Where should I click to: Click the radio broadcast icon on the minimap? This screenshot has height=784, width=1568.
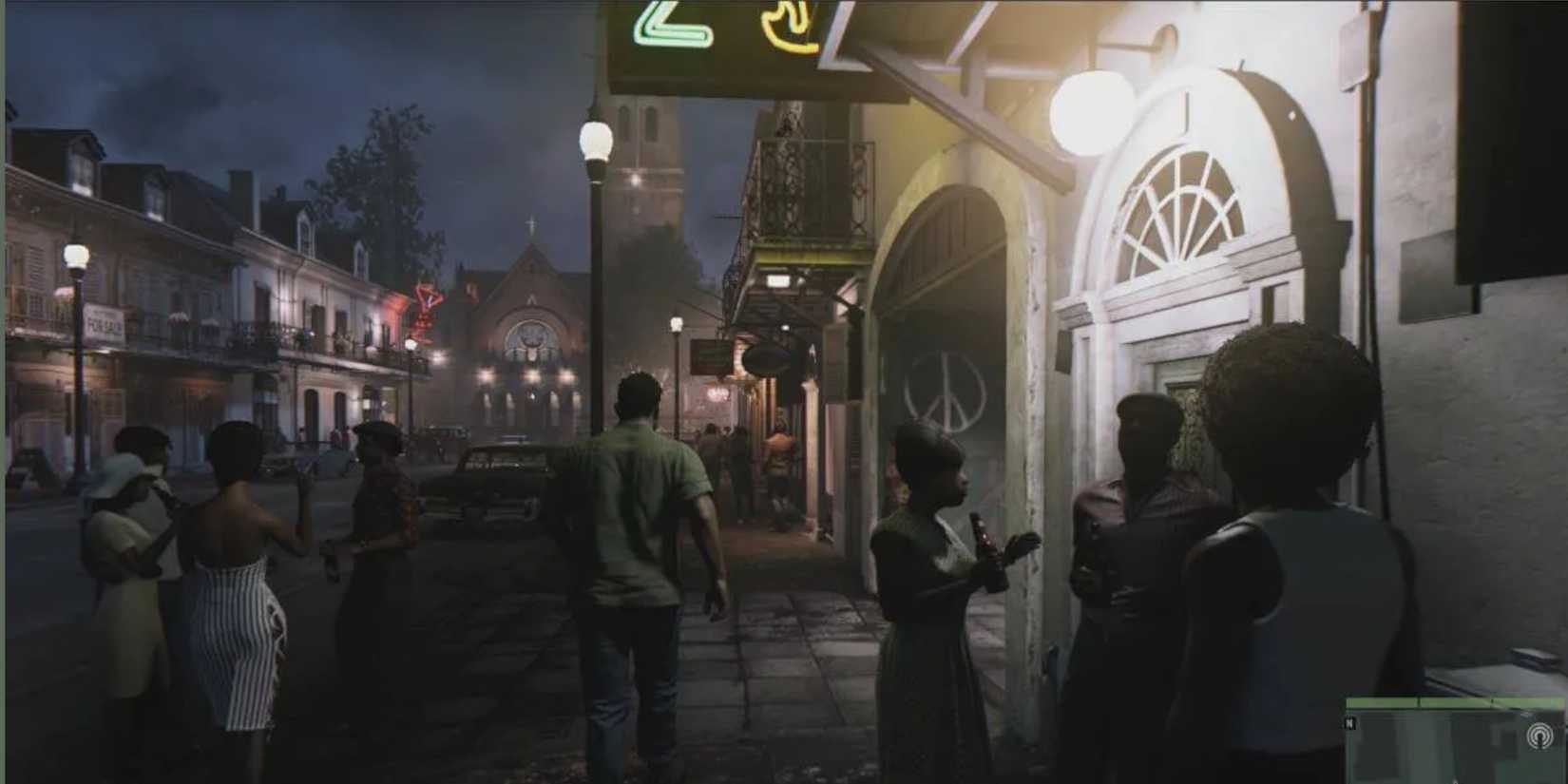coord(1539,735)
